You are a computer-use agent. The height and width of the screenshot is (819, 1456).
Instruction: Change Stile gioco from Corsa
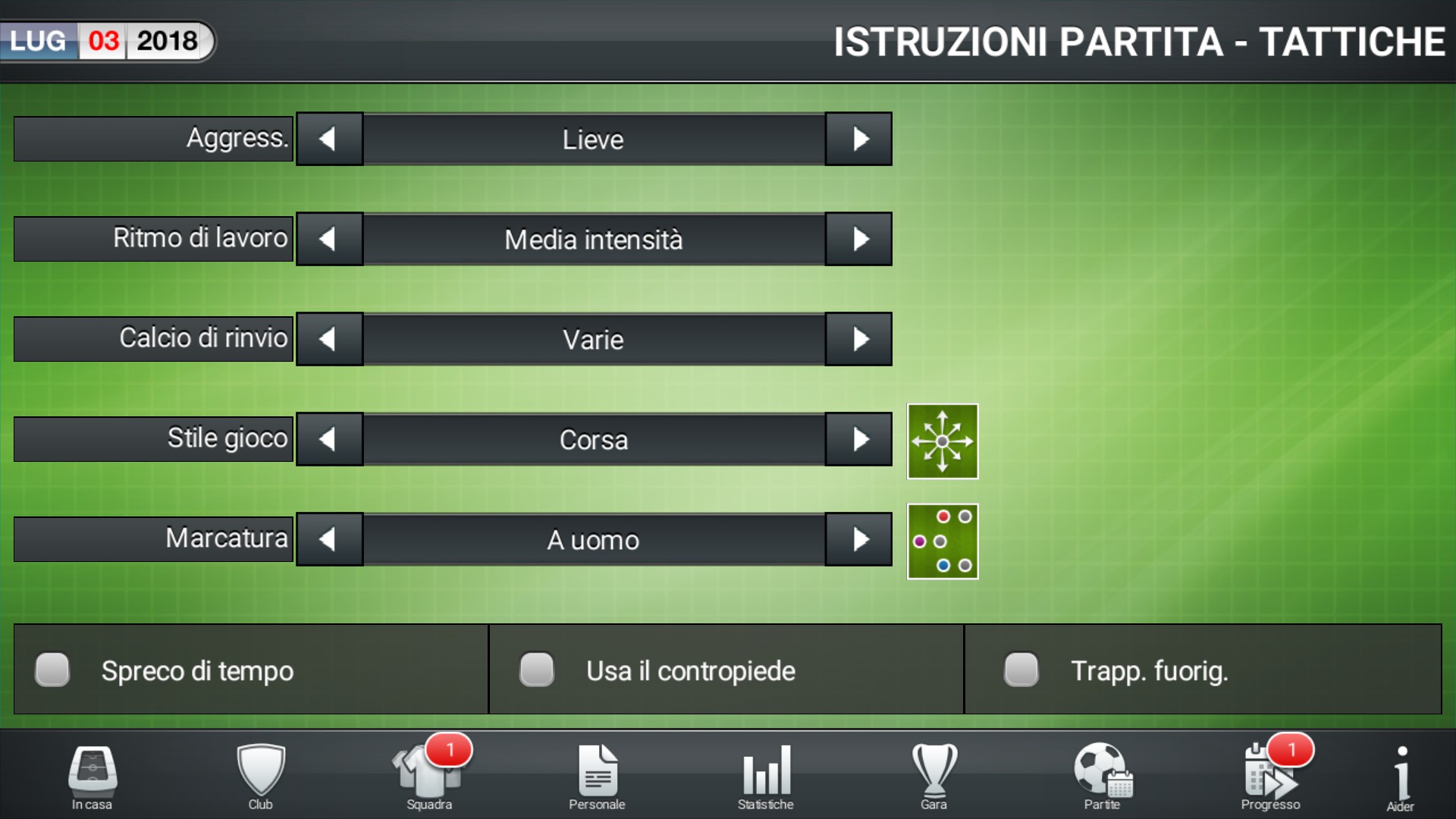pyautogui.click(x=859, y=439)
